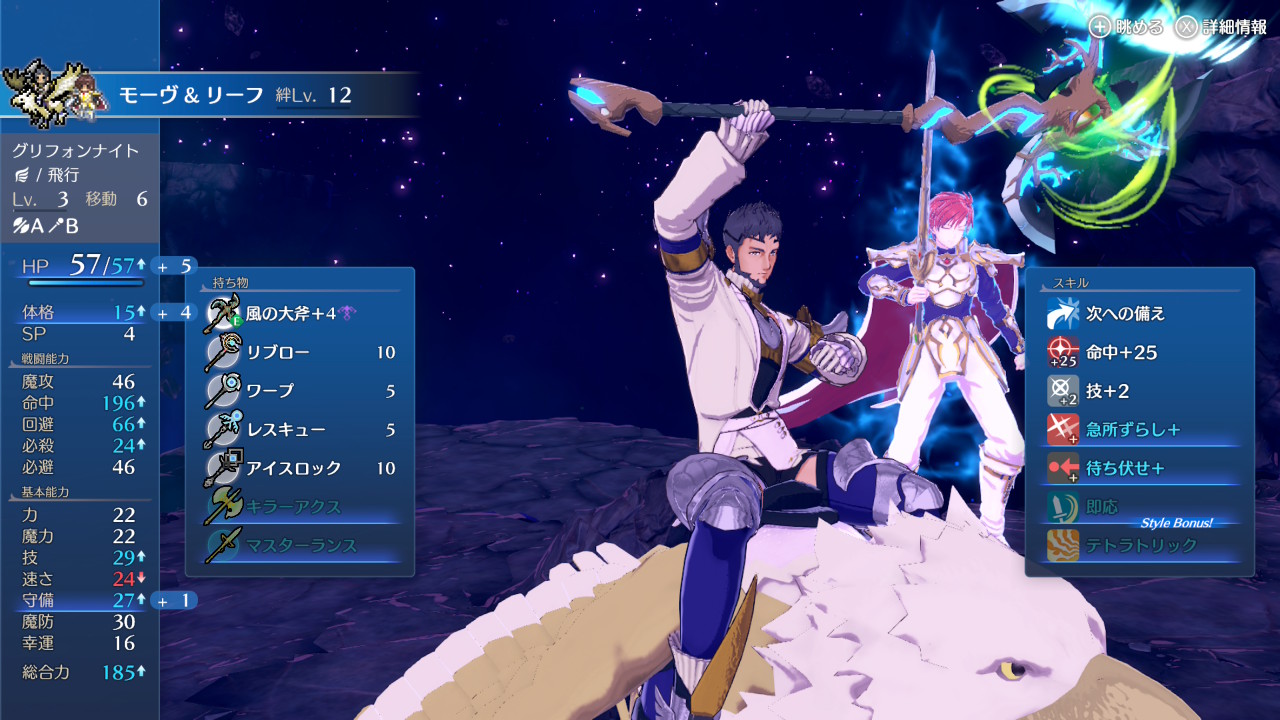The image size is (1280, 720).
Task: Inspect the 急所ずらし+ skill
Action: 1140,430
